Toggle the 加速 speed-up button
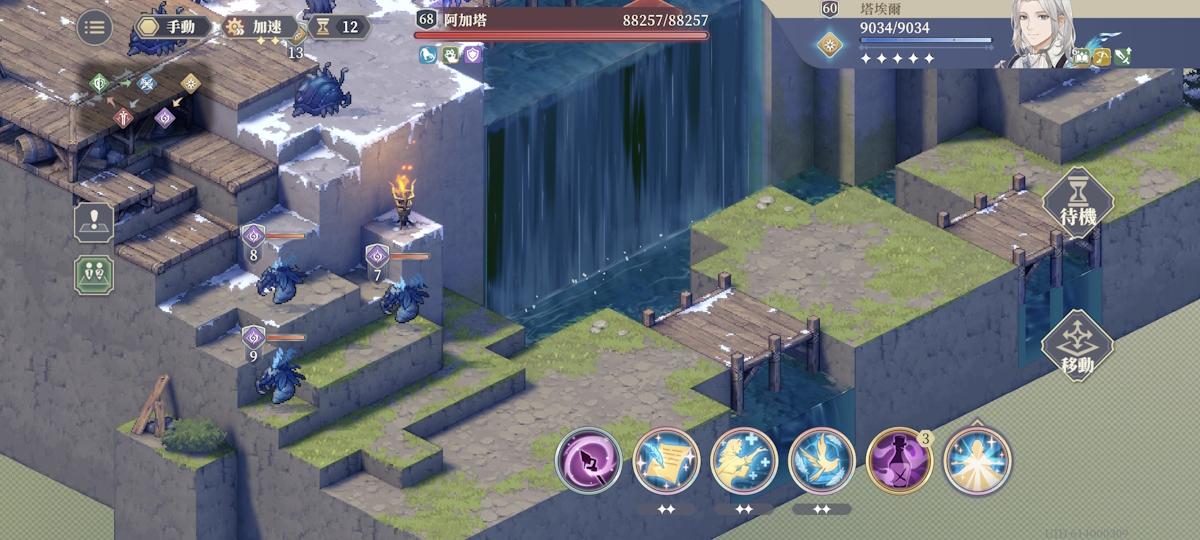 click(x=260, y=27)
